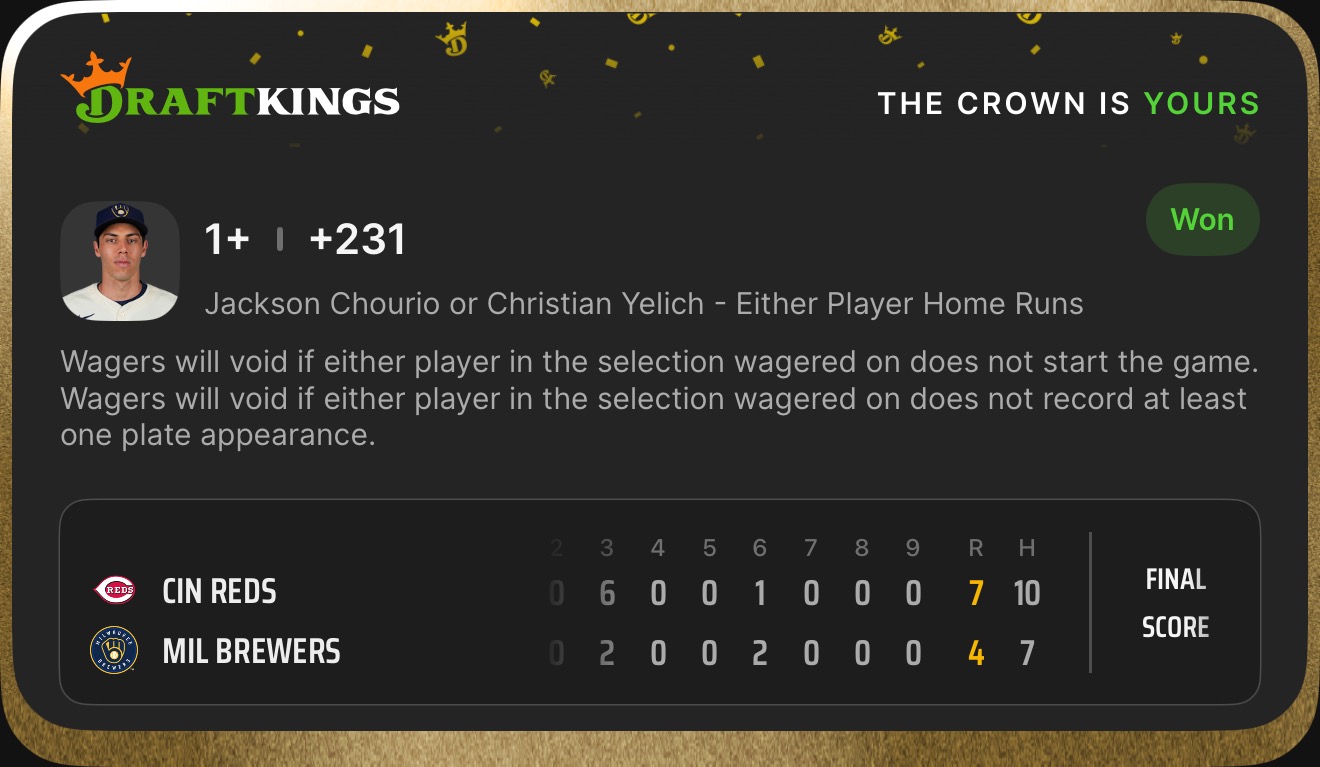The height and width of the screenshot is (767, 1320).
Task: Select the green Won badge
Action: click(1202, 220)
